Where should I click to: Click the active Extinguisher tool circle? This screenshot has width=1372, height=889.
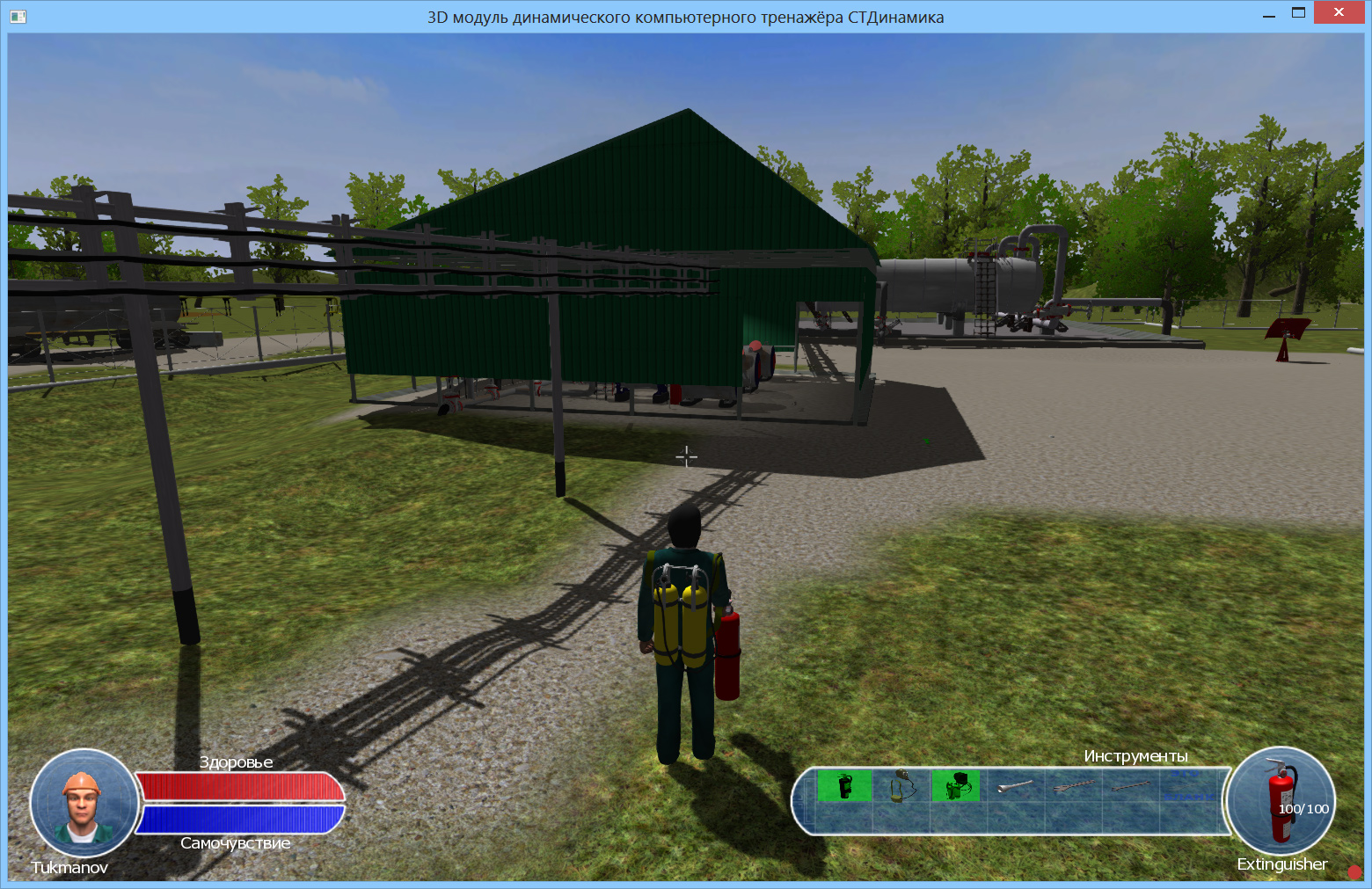pyautogui.click(x=1282, y=802)
